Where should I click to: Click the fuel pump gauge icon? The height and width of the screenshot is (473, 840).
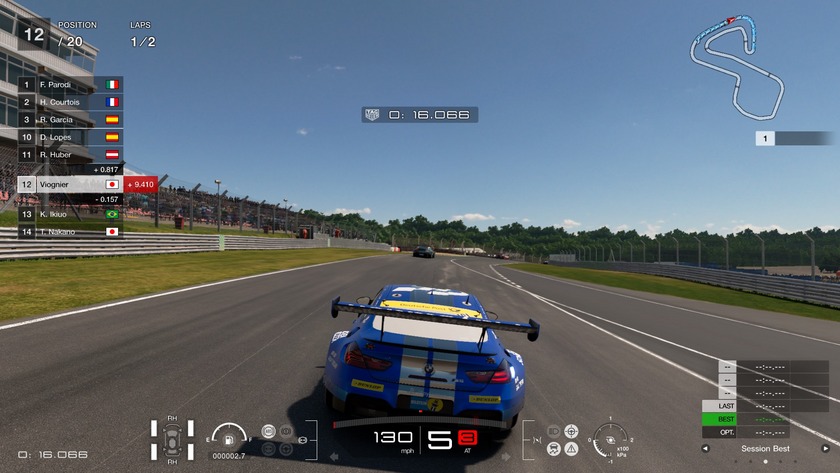230,438
